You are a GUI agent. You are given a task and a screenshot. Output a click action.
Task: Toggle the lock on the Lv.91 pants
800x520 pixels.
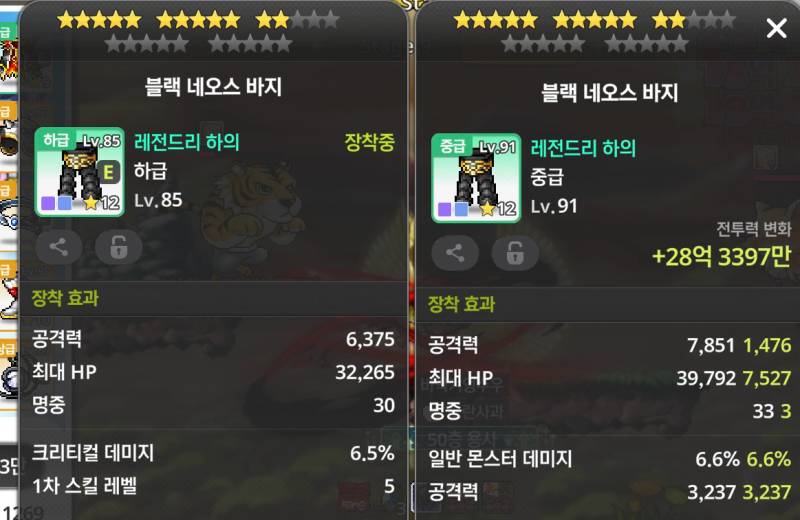(x=514, y=253)
